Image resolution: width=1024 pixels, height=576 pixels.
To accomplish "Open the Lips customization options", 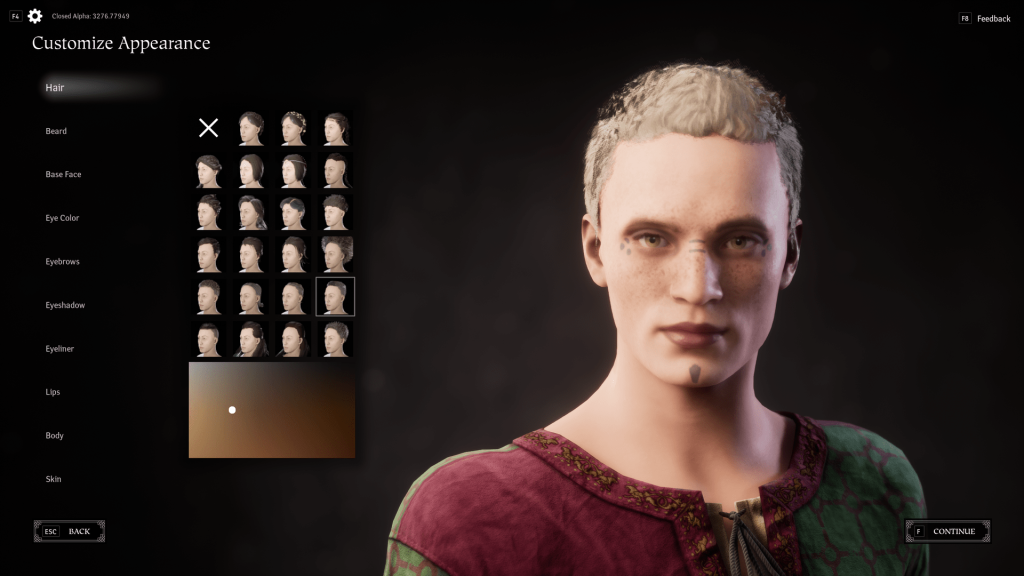I will pyautogui.click(x=53, y=392).
